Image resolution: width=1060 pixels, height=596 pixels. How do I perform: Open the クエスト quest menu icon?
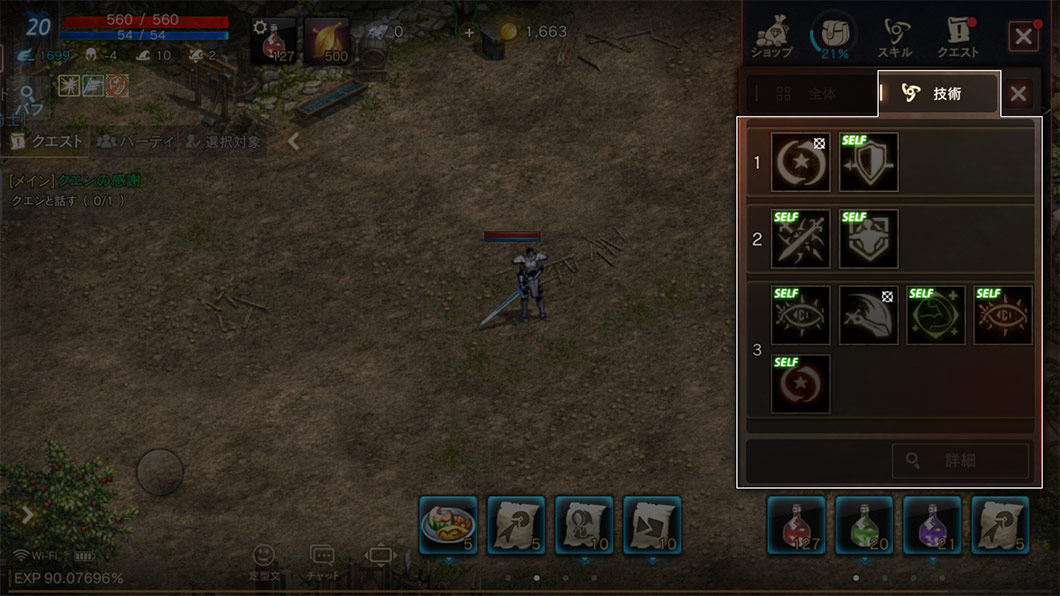point(957,37)
